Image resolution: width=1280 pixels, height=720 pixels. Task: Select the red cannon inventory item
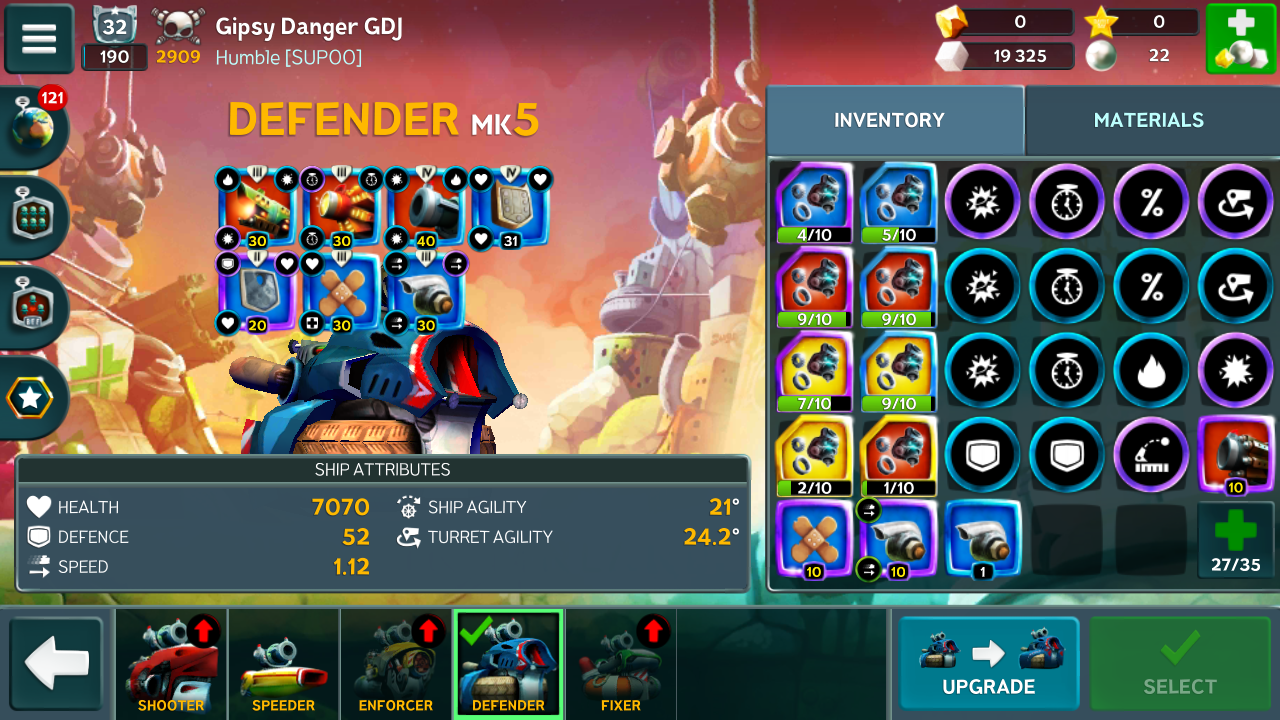[1235, 454]
